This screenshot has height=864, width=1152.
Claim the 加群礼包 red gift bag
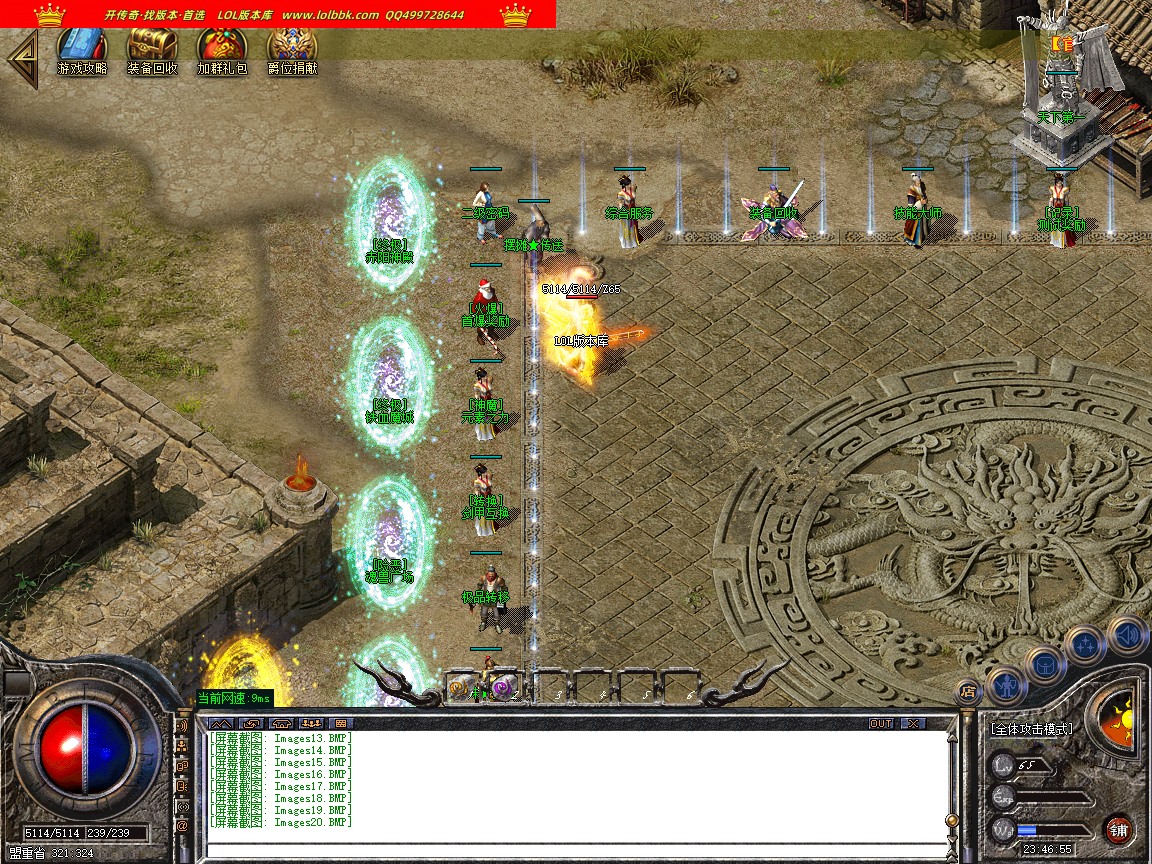[222, 52]
